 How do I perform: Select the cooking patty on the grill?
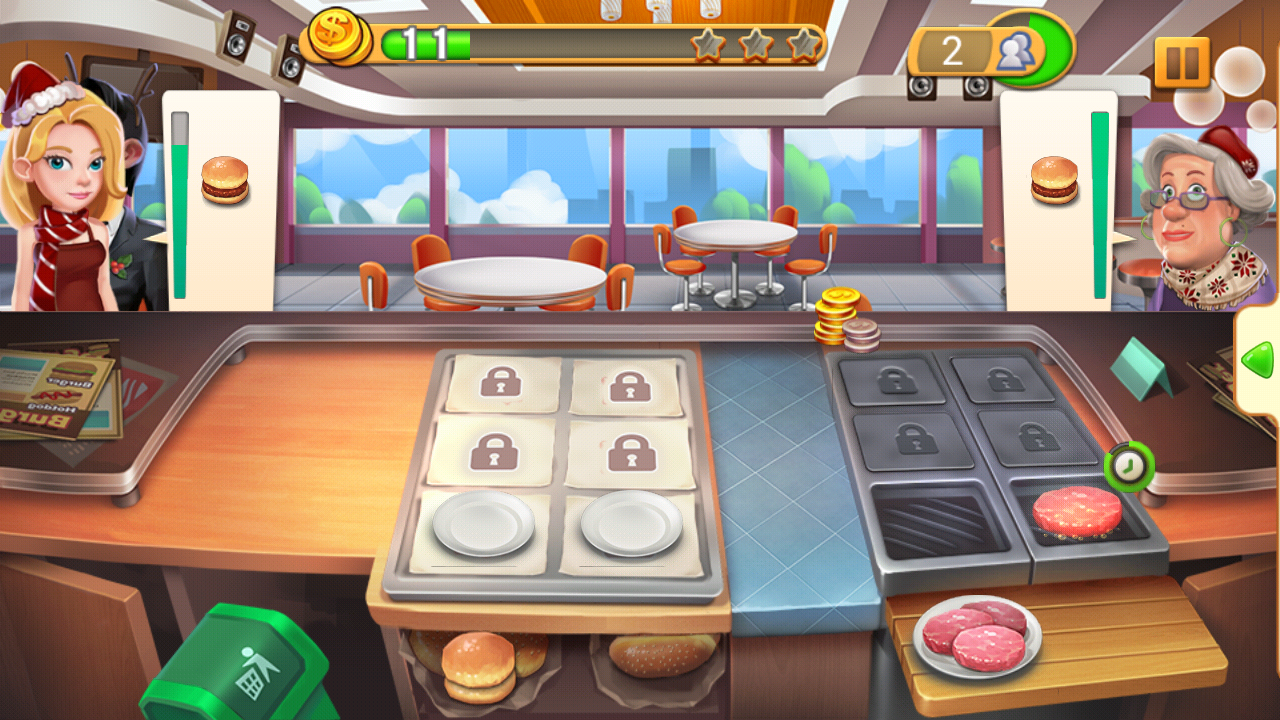coord(1079,510)
